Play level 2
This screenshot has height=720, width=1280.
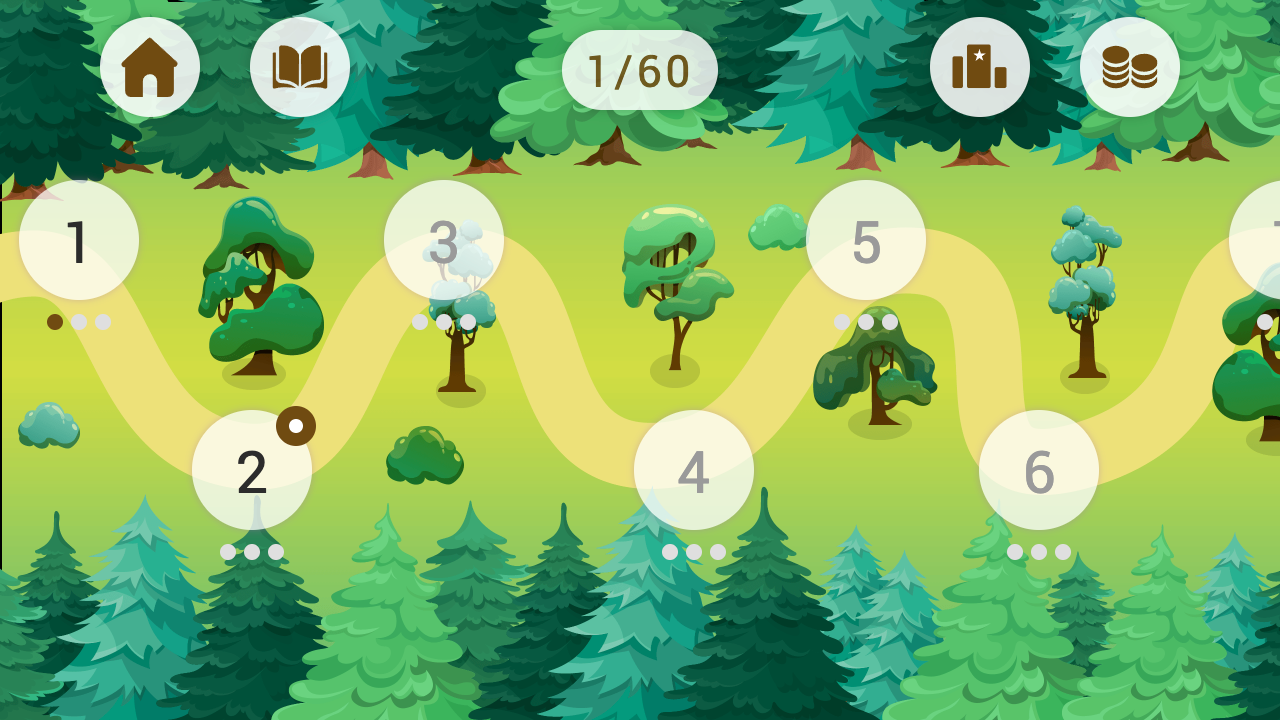(x=253, y=470)
